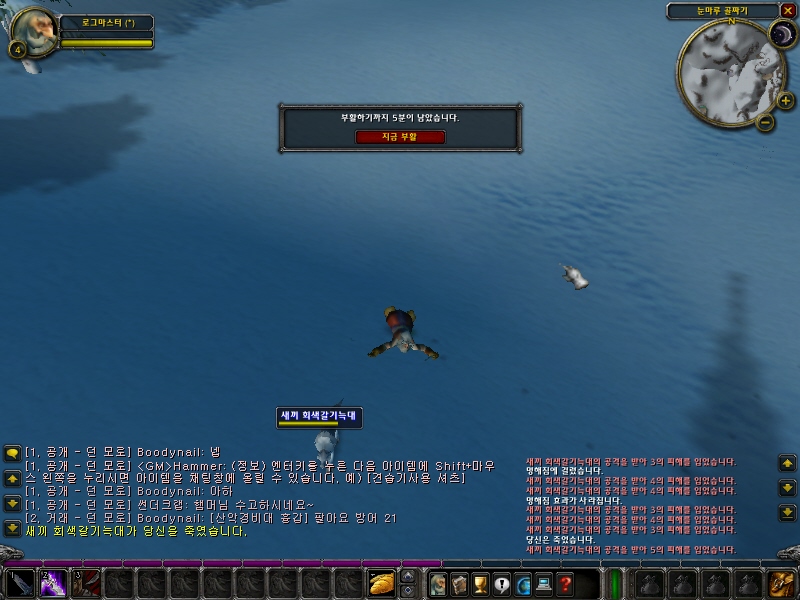
Task: Open the main menu computer button
Action: (x=544, y=583)
